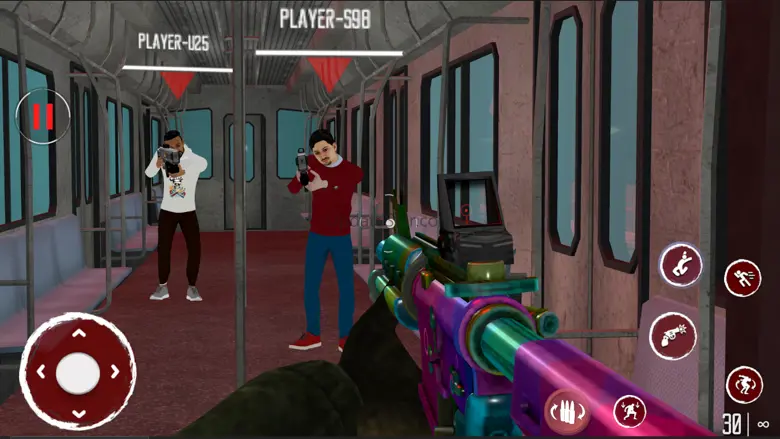Toggle sprint with the running figure icon
780x439 pixels.
[742, 277]
